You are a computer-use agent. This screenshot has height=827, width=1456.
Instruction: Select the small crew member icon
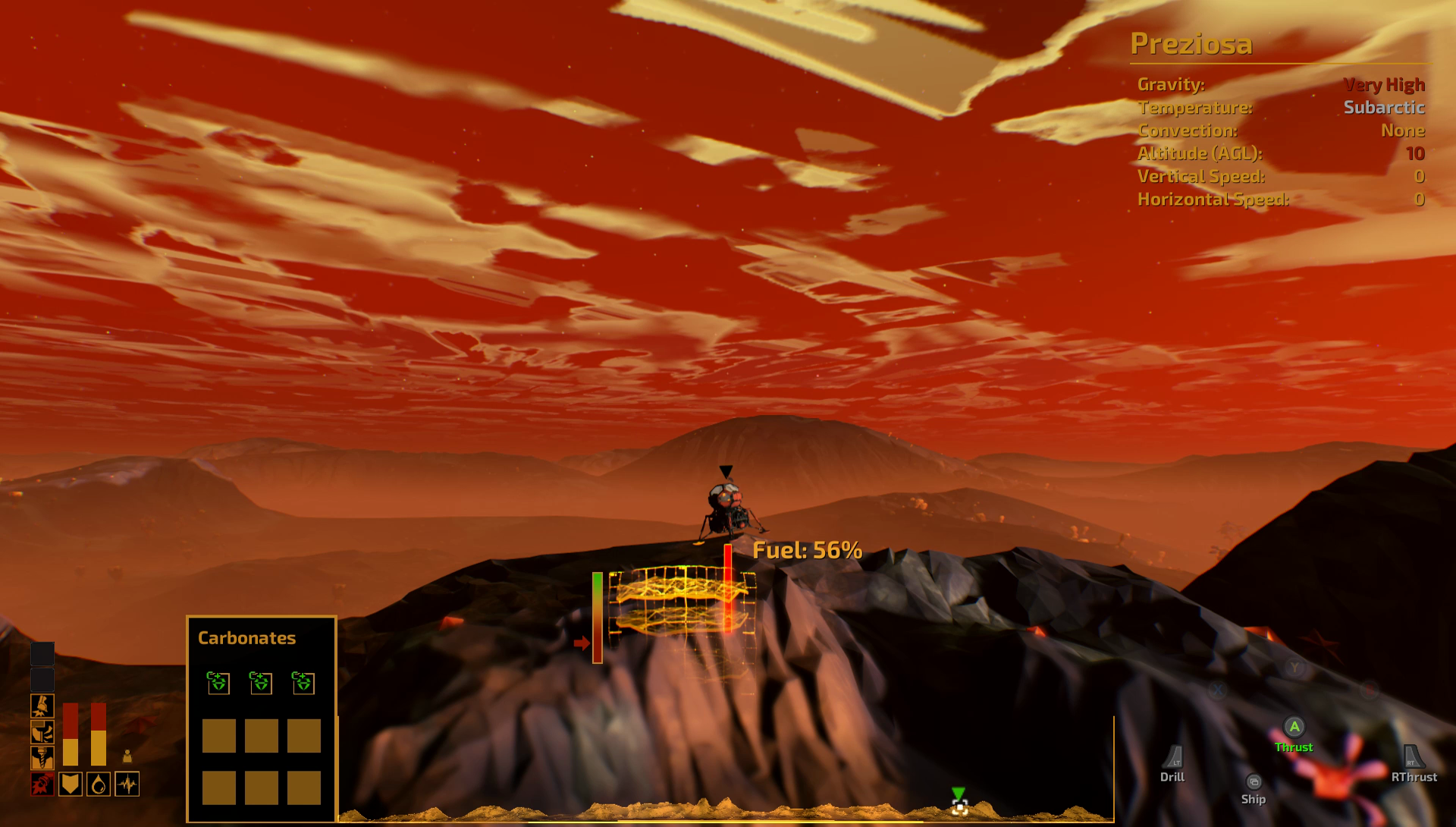pos(127,756)
